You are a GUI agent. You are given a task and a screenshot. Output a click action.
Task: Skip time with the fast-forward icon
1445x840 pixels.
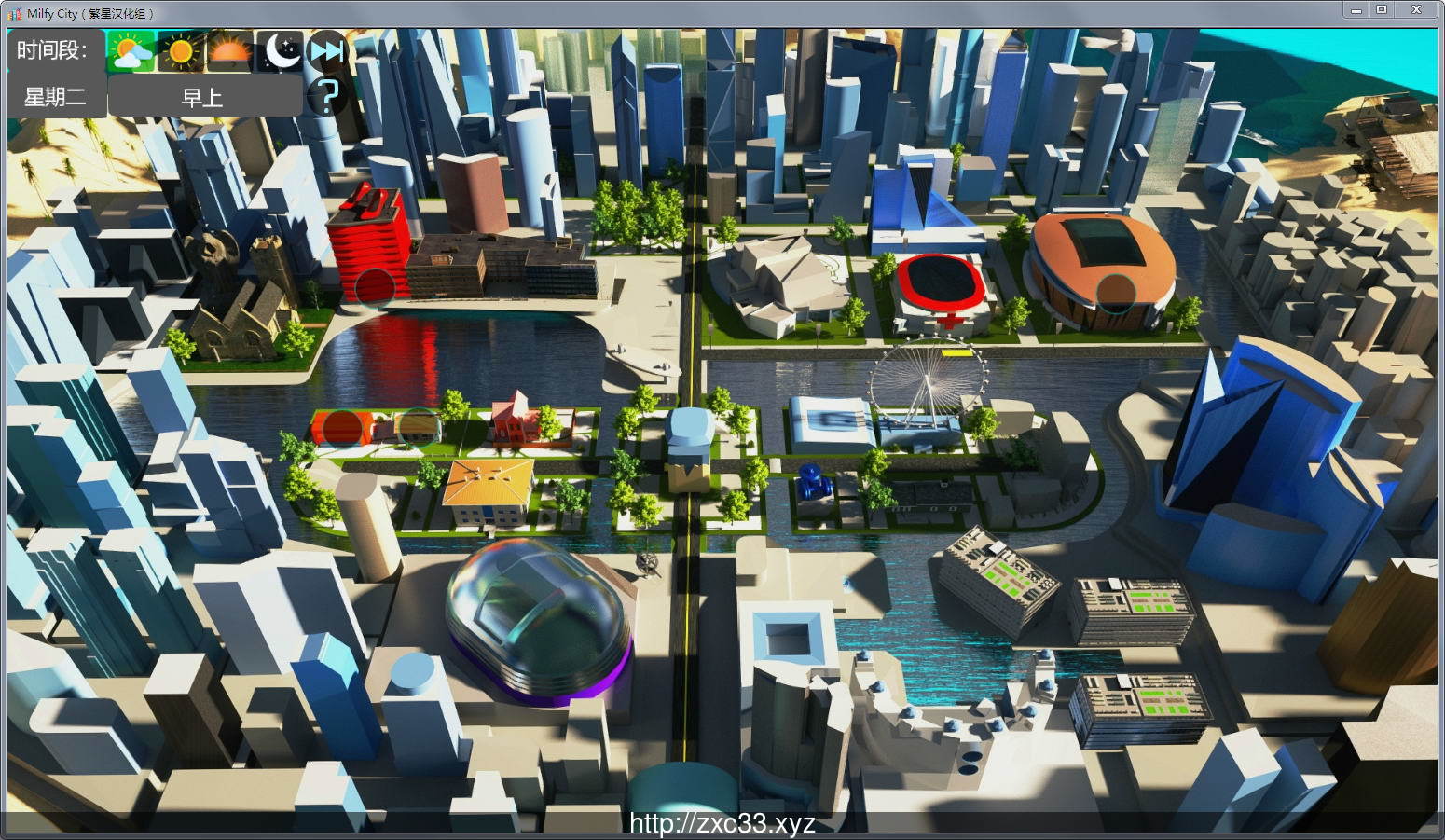(325, 50)
